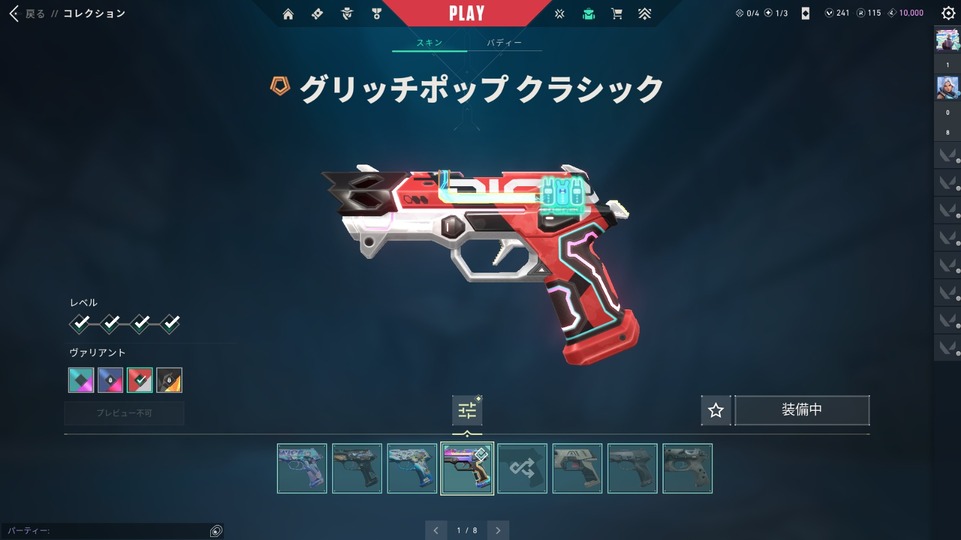The width and height of the screenshot is (961, 540).
Task: Open the store shopping cart icon
Action: tap(617, 14)
